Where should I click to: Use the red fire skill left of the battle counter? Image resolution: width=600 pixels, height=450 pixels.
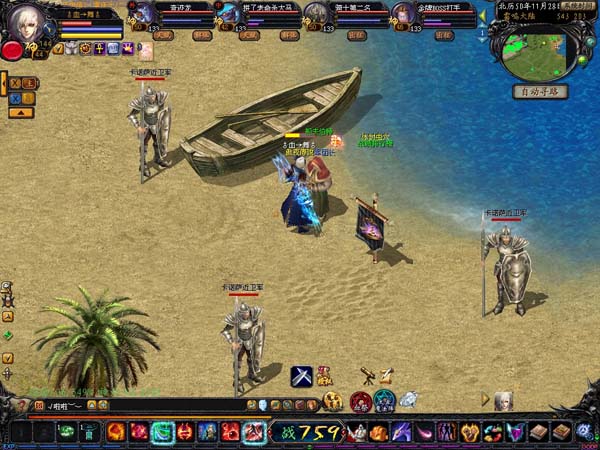(x=254, y=431)
